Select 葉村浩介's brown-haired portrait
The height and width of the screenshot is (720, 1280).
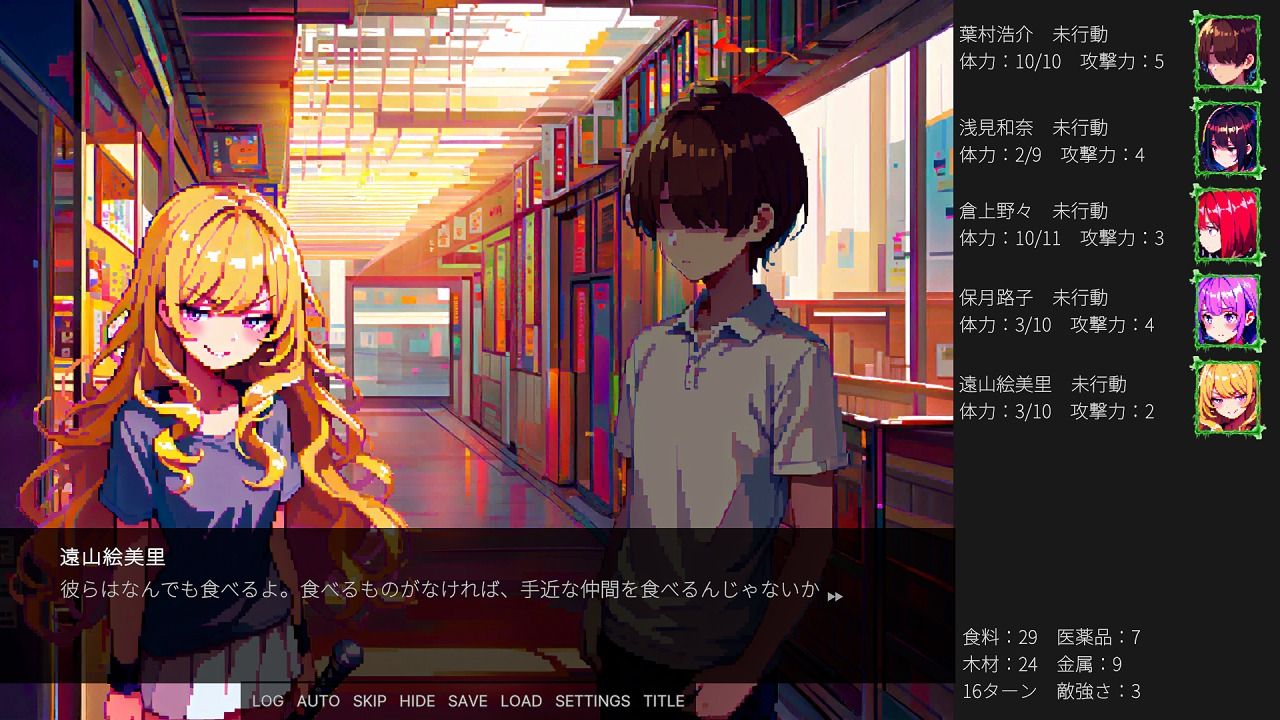click(x=1227, y=52)
